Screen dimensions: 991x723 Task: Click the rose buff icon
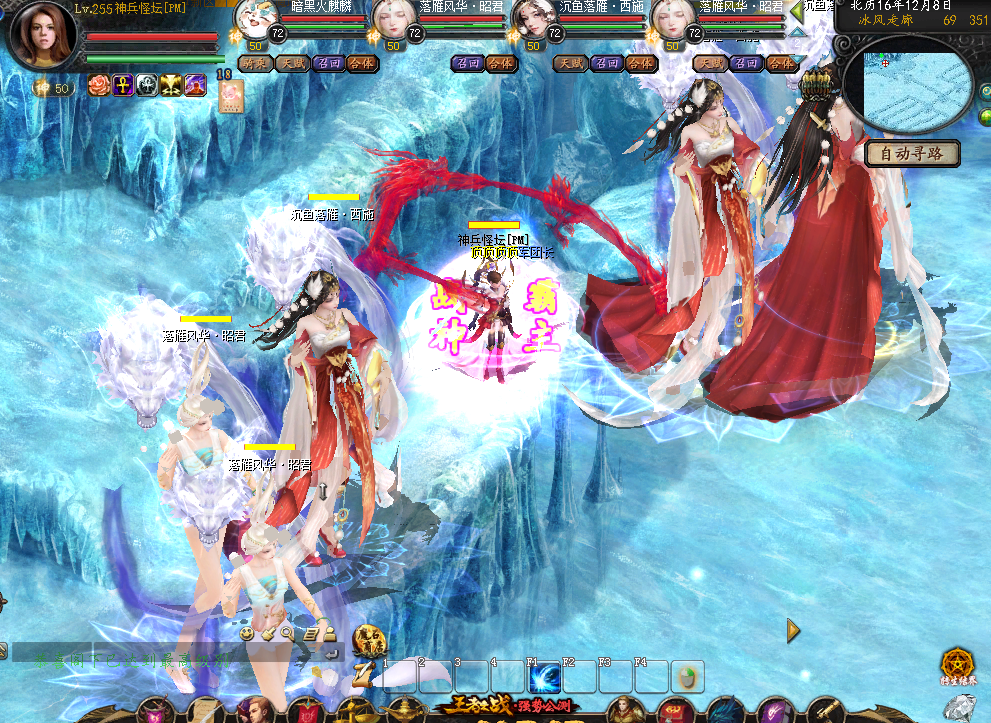(98, 86)
